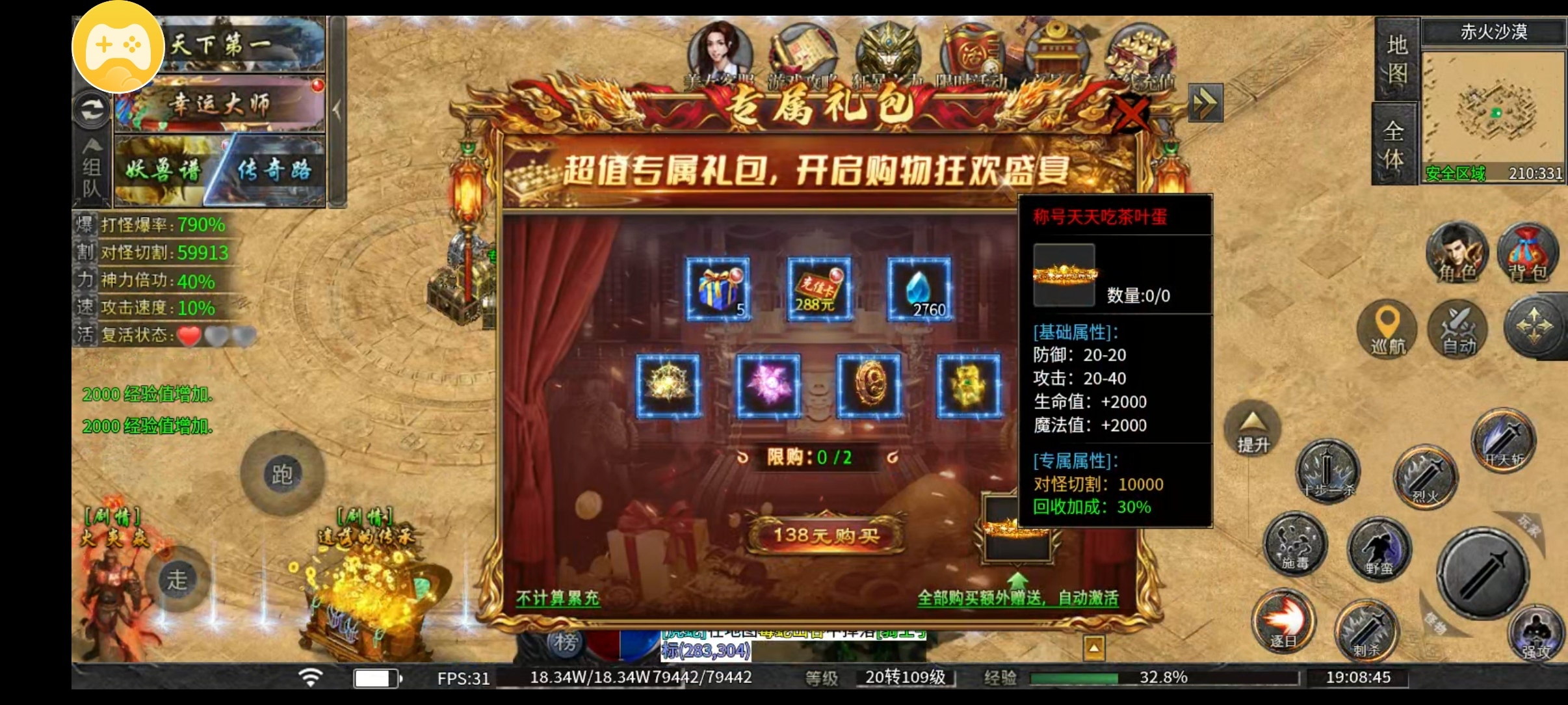Viewport: 1568px width, 705px height.
Task: Activate the 开天斩 skill
Action: (1502, 438)
